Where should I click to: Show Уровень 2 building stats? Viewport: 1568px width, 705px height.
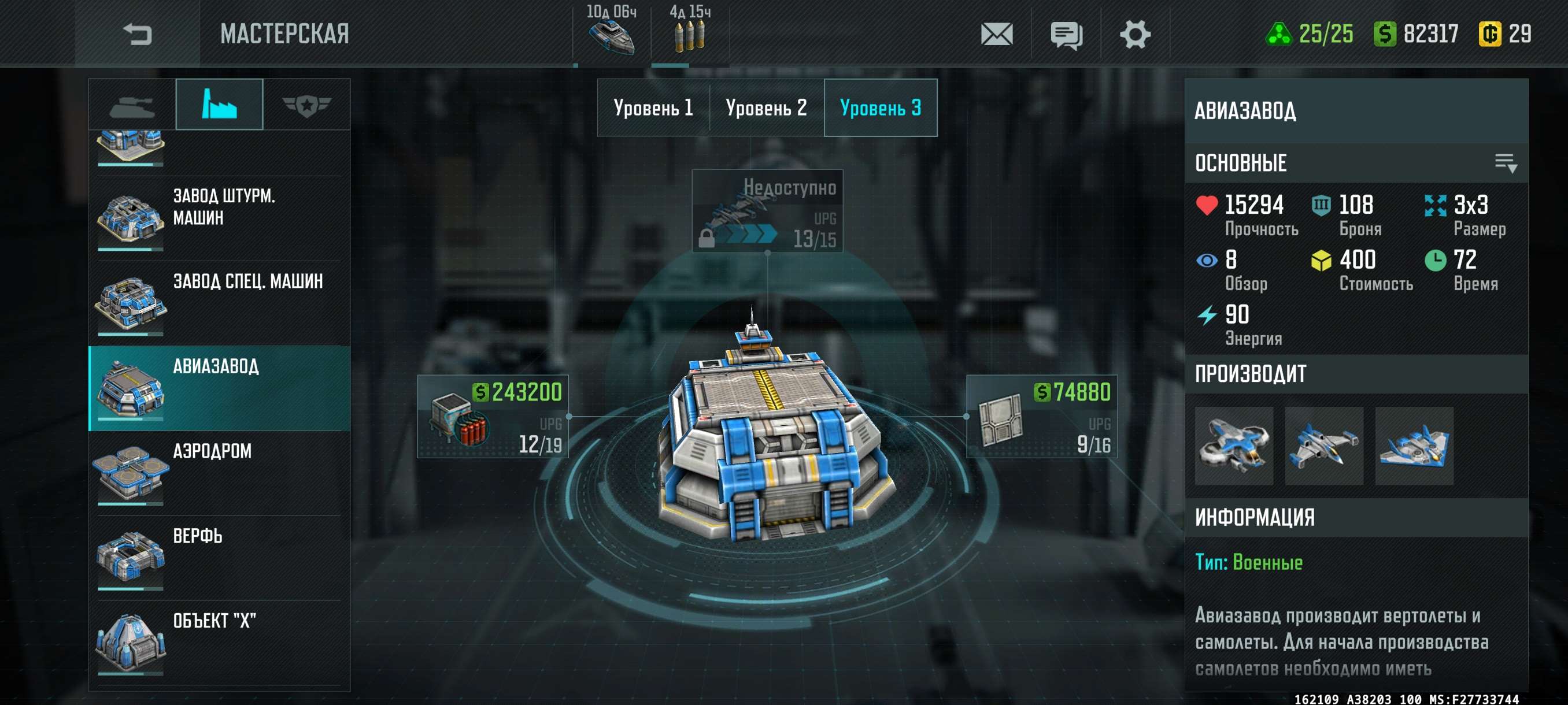766,108
